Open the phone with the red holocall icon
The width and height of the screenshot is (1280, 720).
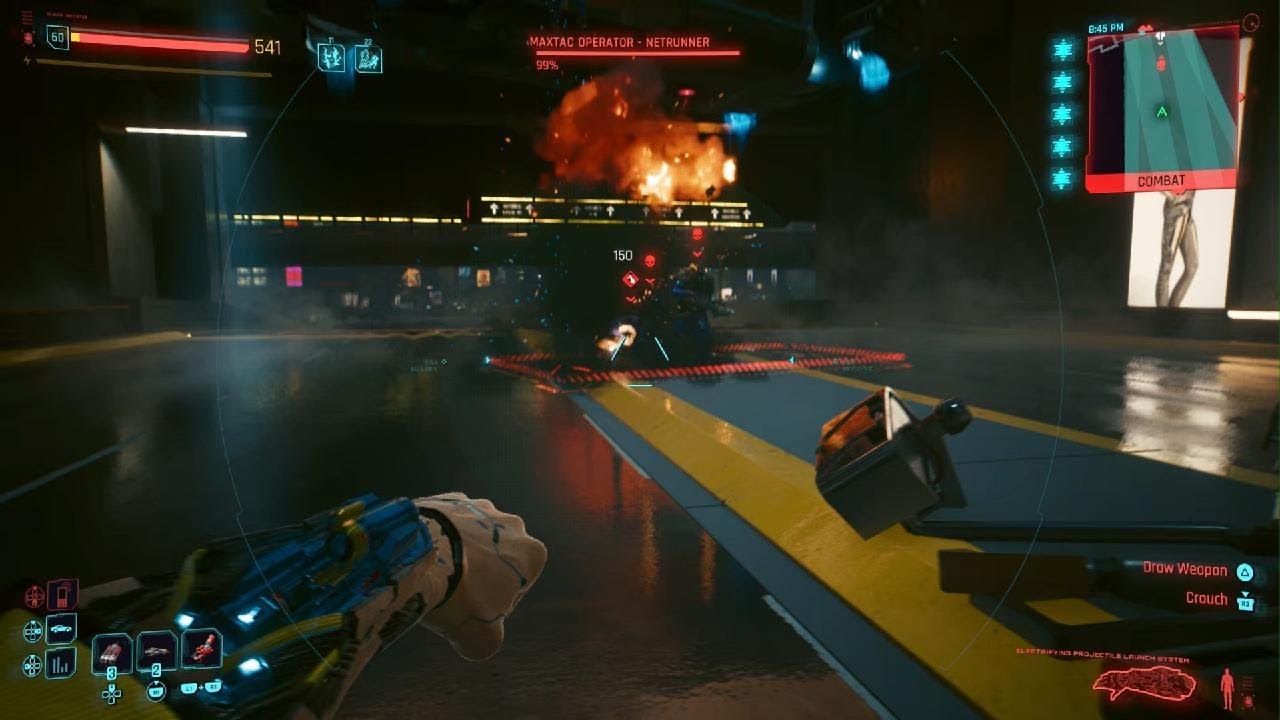point(62,595)
